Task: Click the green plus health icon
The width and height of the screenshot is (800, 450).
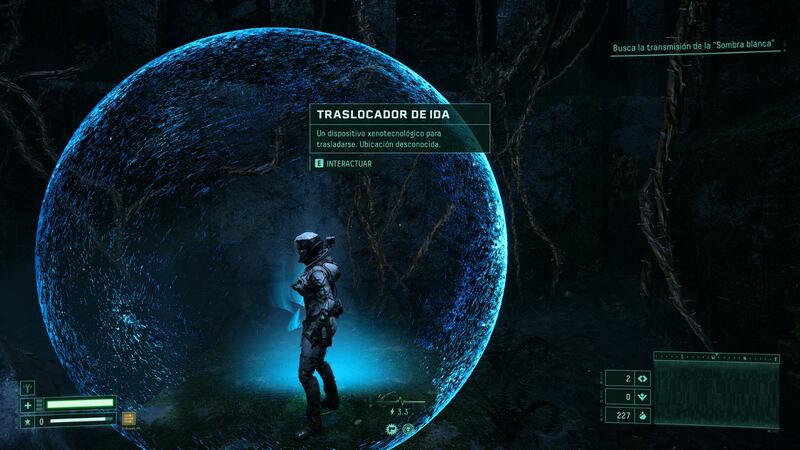Action: (x=27, y=405)
